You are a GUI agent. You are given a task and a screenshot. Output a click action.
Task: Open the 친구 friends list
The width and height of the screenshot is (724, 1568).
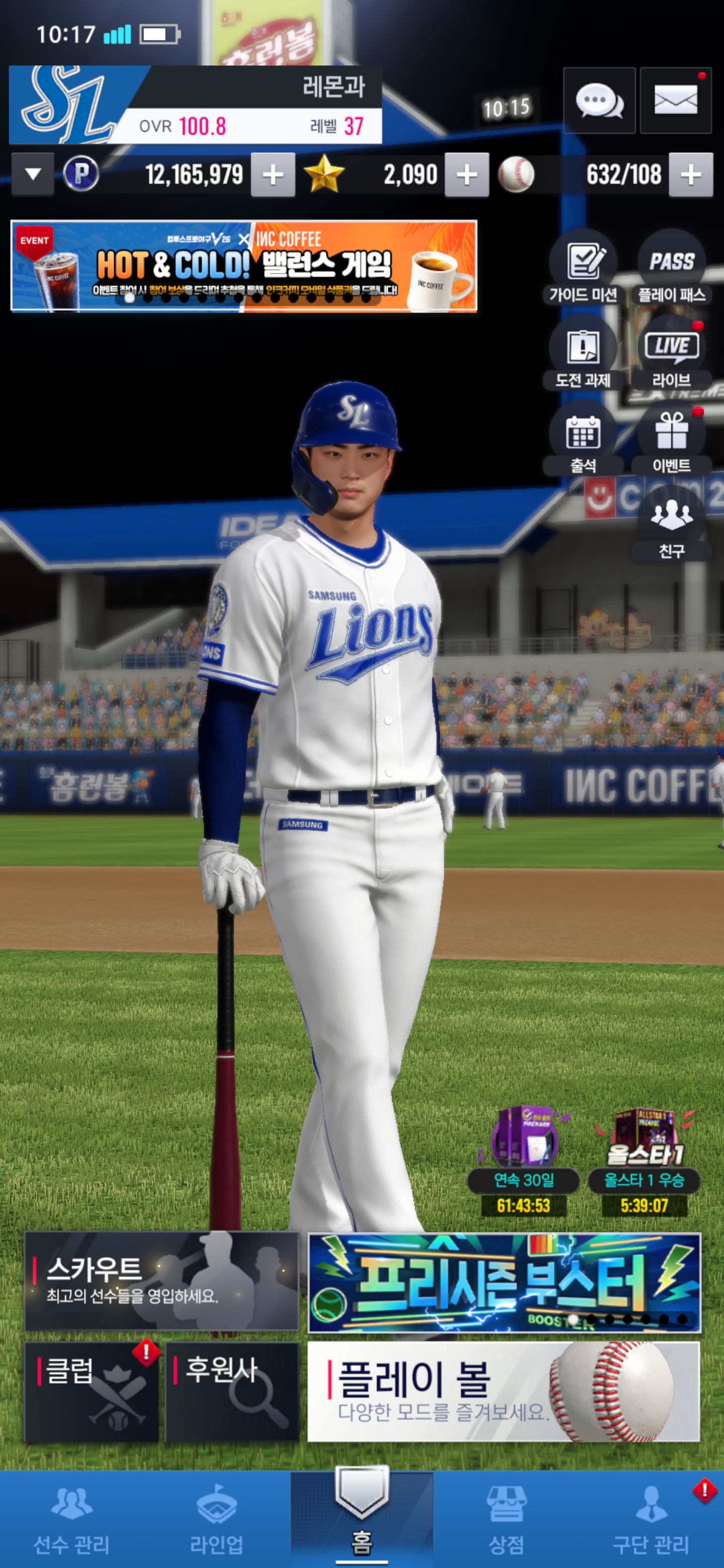[x=672, y=524]
